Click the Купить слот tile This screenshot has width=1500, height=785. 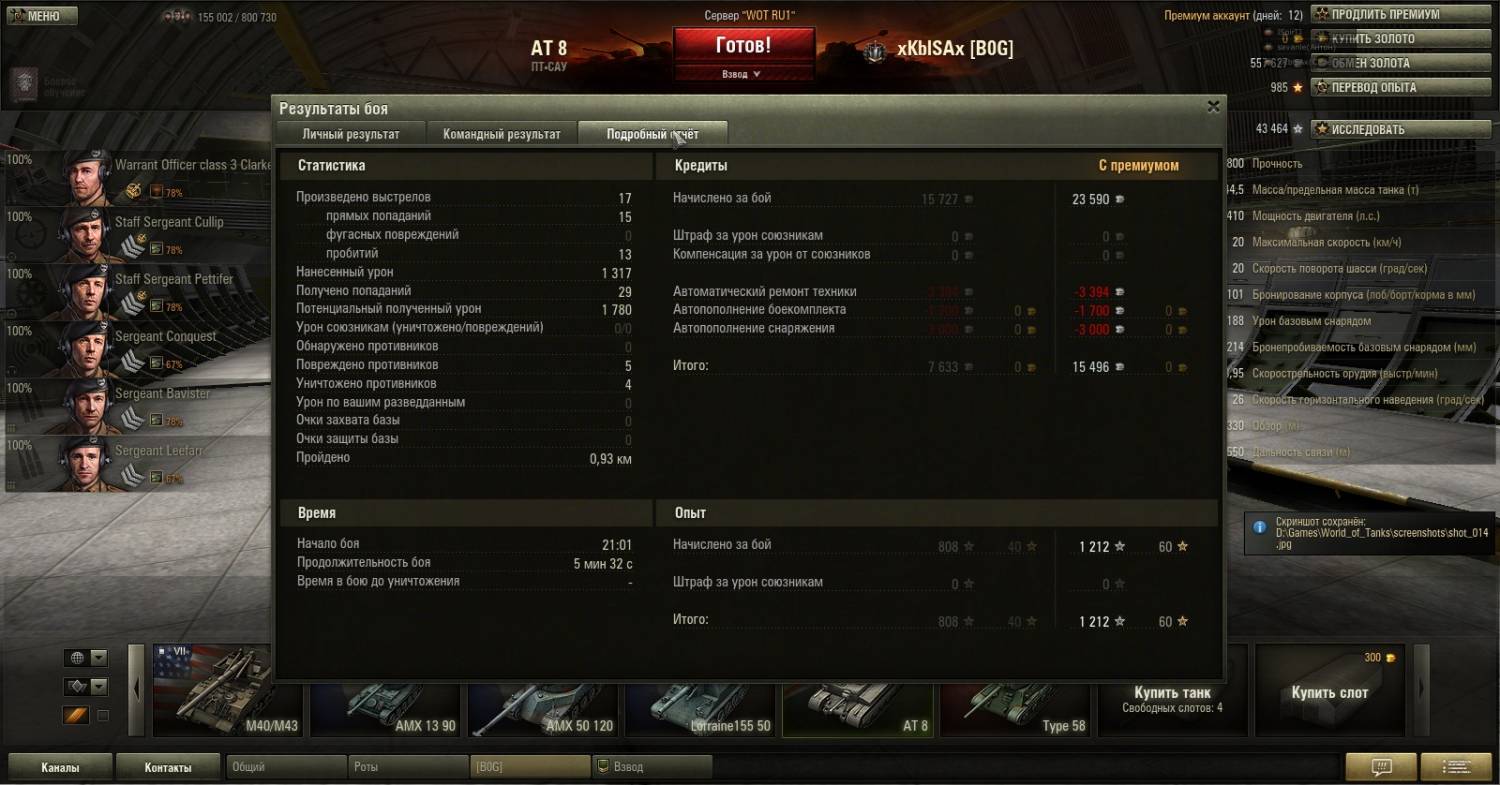(x=1329, y=692)
